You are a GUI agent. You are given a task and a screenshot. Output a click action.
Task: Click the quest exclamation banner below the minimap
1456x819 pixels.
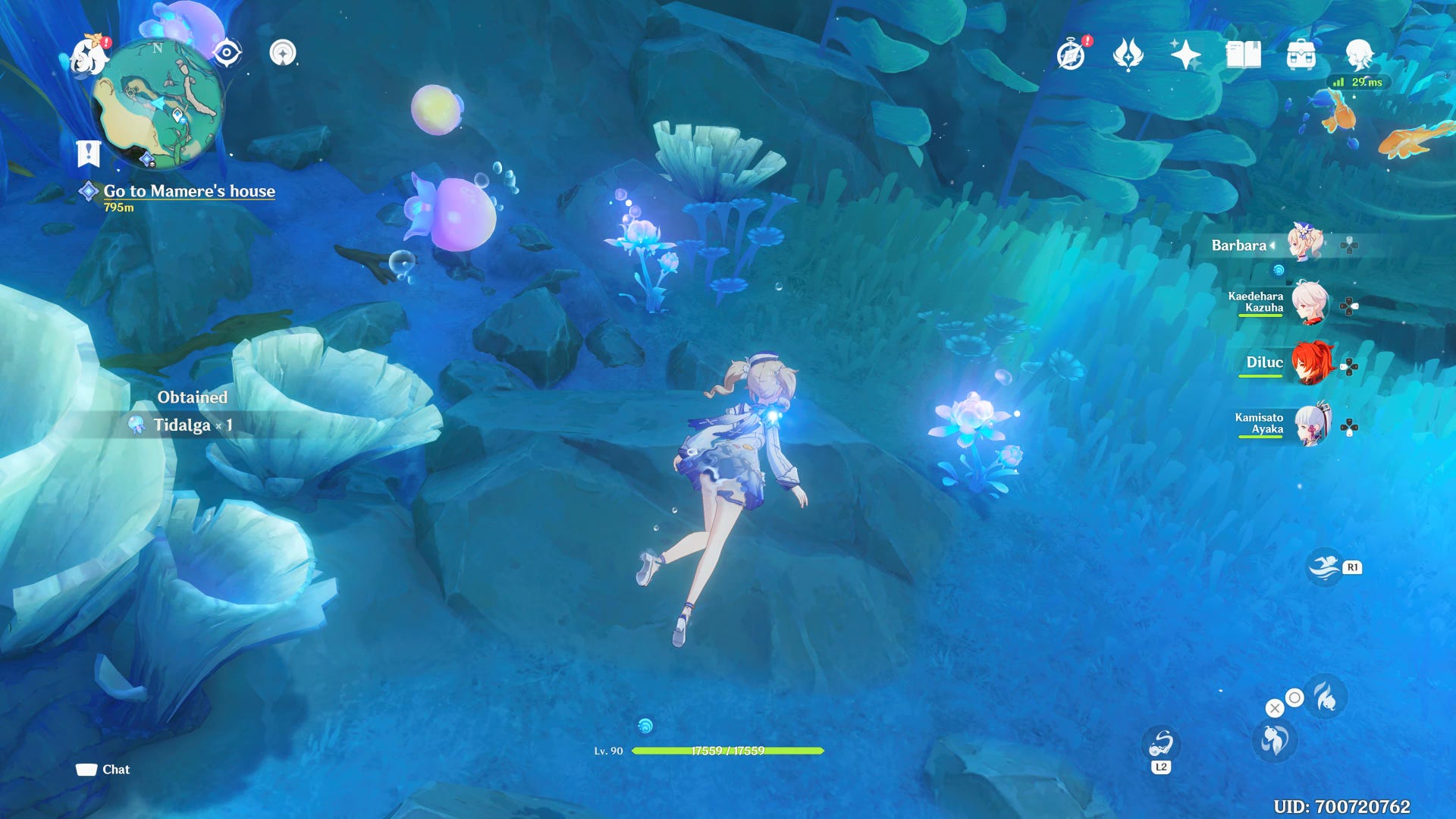click(x=89, y=152)
